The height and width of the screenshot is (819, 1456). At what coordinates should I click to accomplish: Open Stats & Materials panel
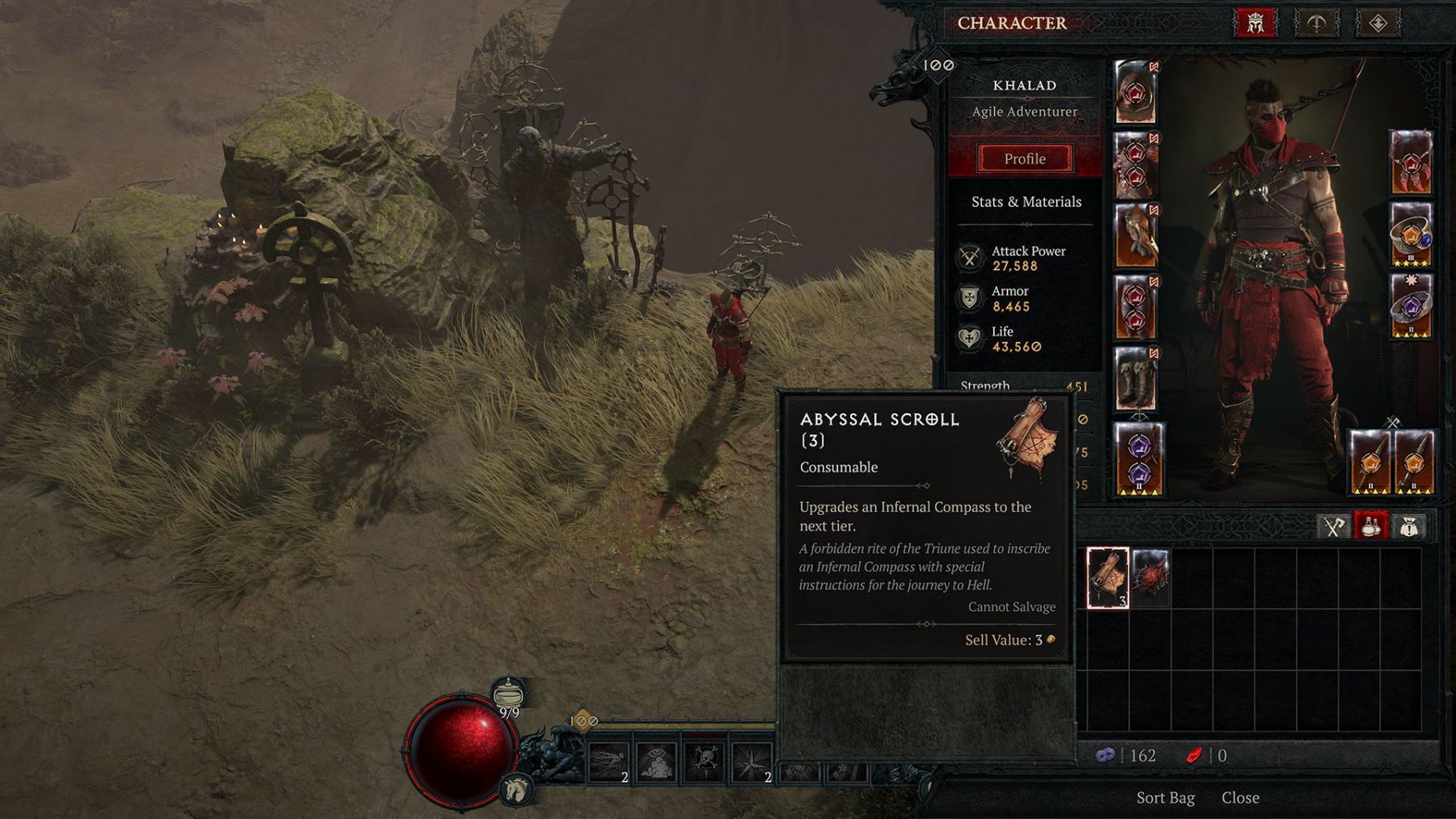1026,202
